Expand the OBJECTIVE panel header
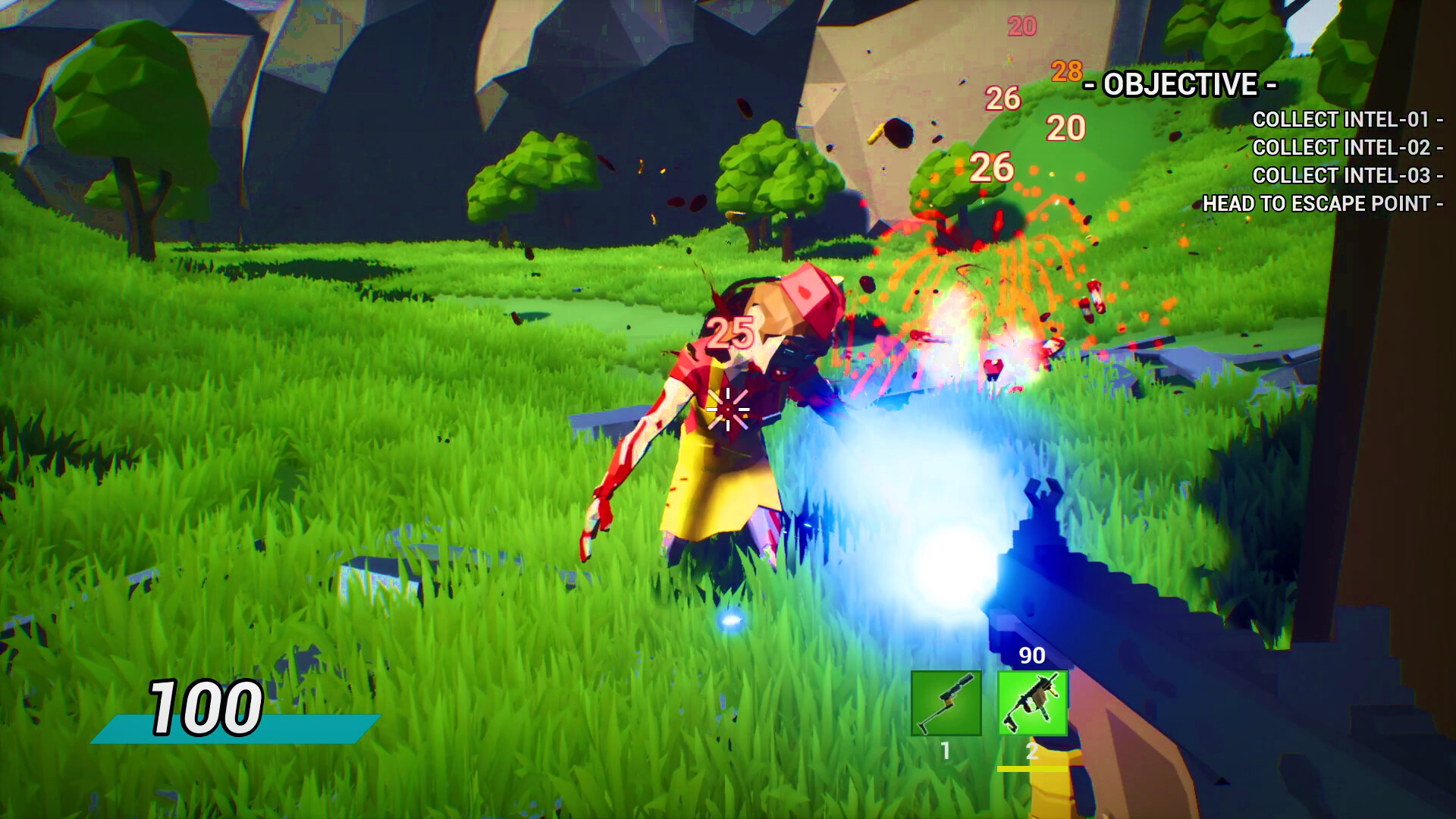Viewport: 1456px width, 819px height. coord(1179,86)
